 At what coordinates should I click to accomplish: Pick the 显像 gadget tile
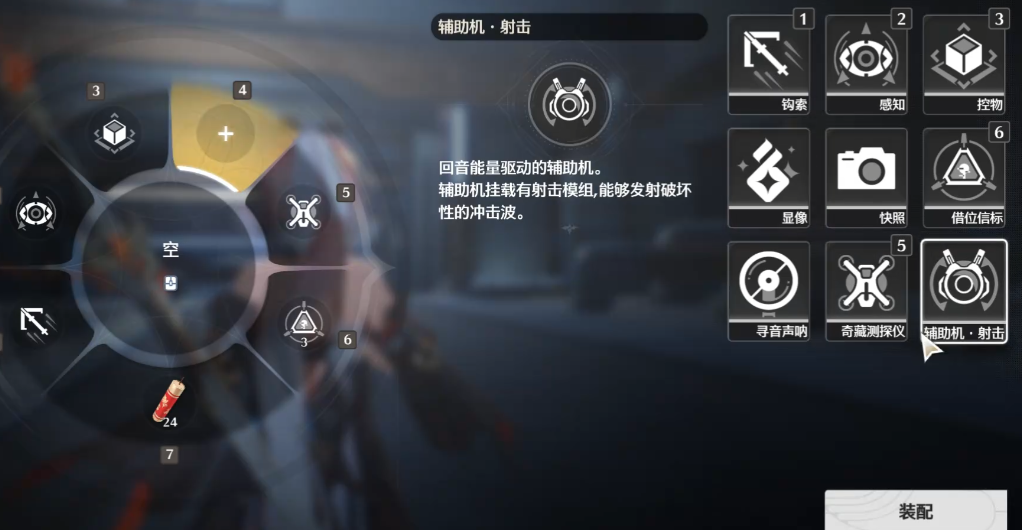coord(768,176)
